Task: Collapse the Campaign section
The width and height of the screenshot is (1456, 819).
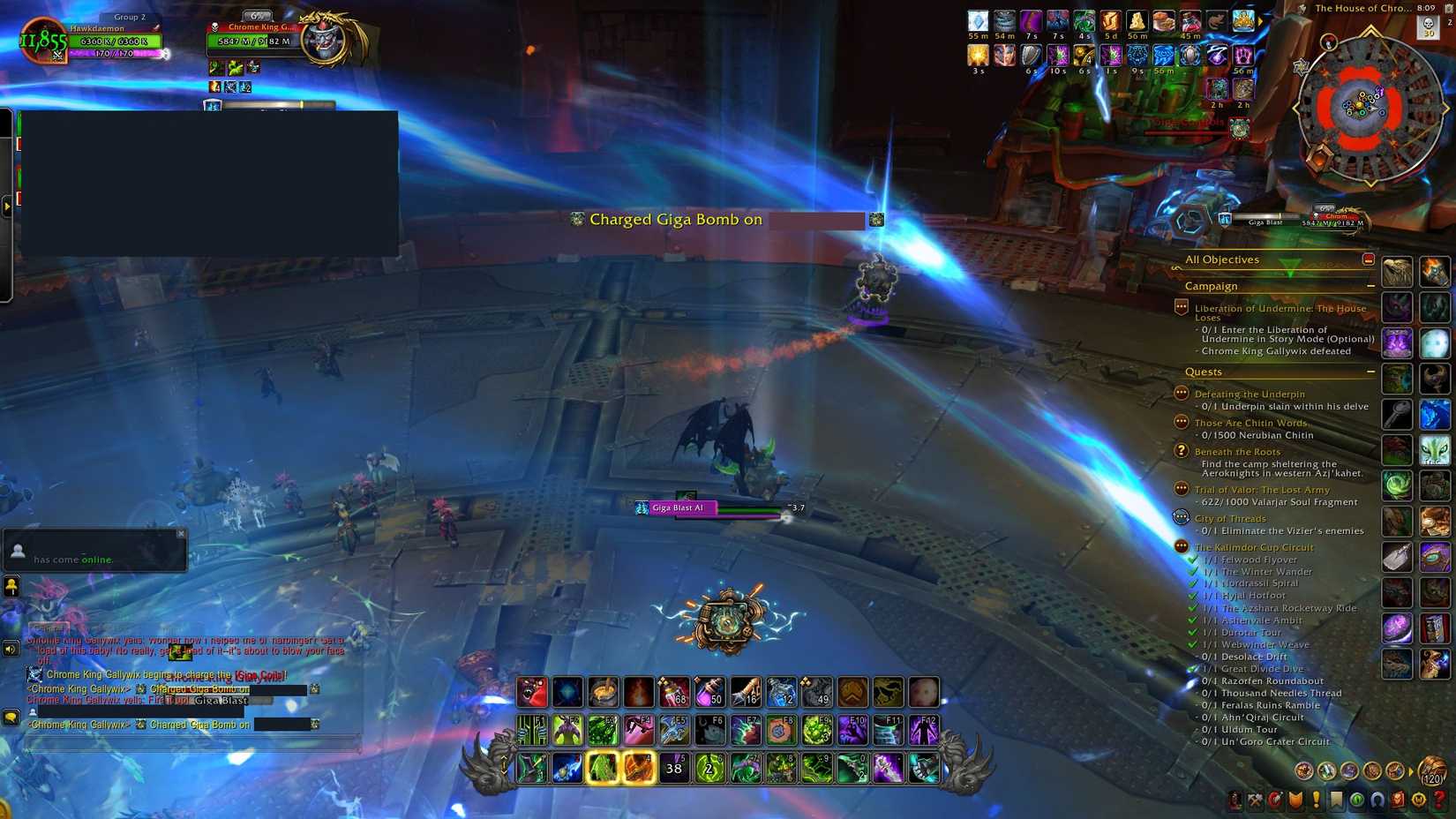Action: [1371, 285]
